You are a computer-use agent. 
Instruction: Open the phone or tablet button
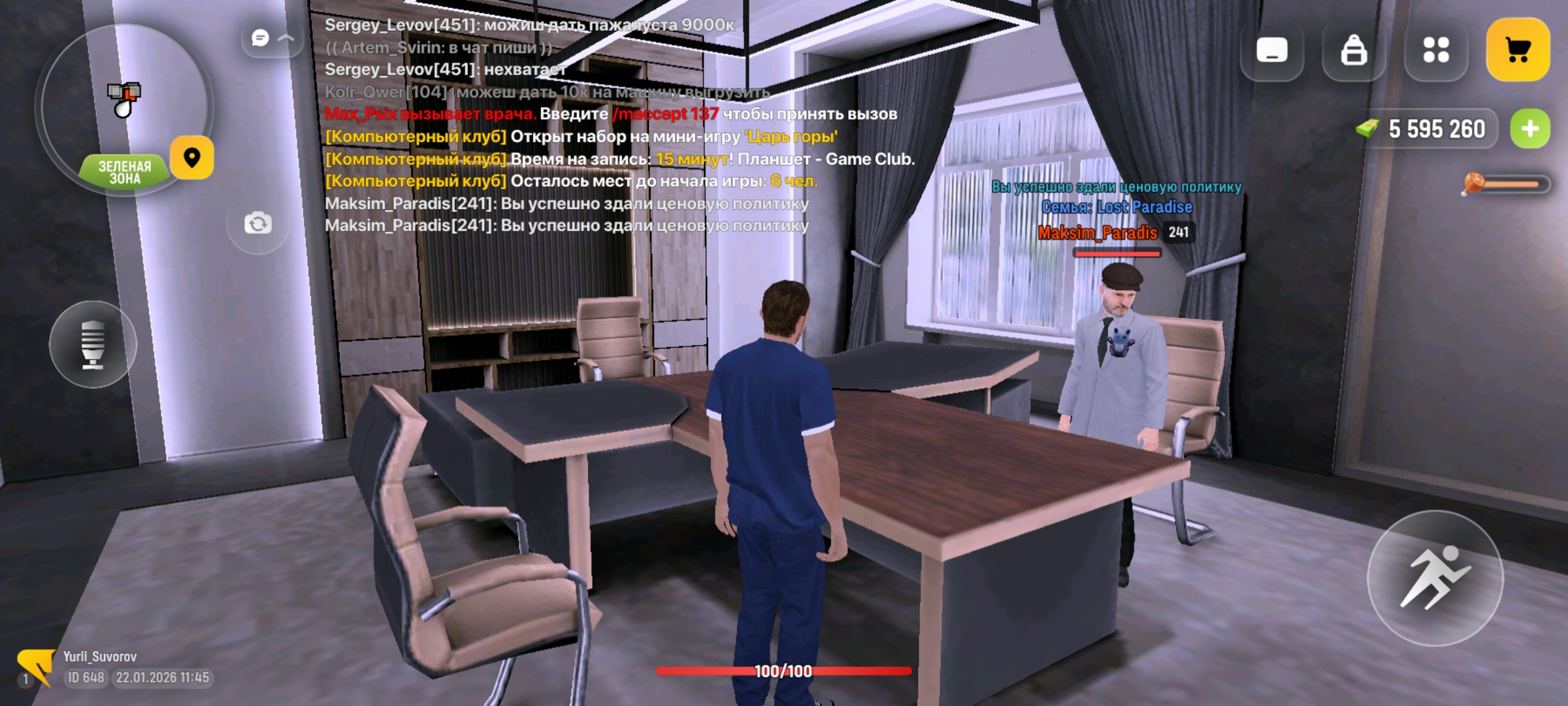(x=1271, y=50)
